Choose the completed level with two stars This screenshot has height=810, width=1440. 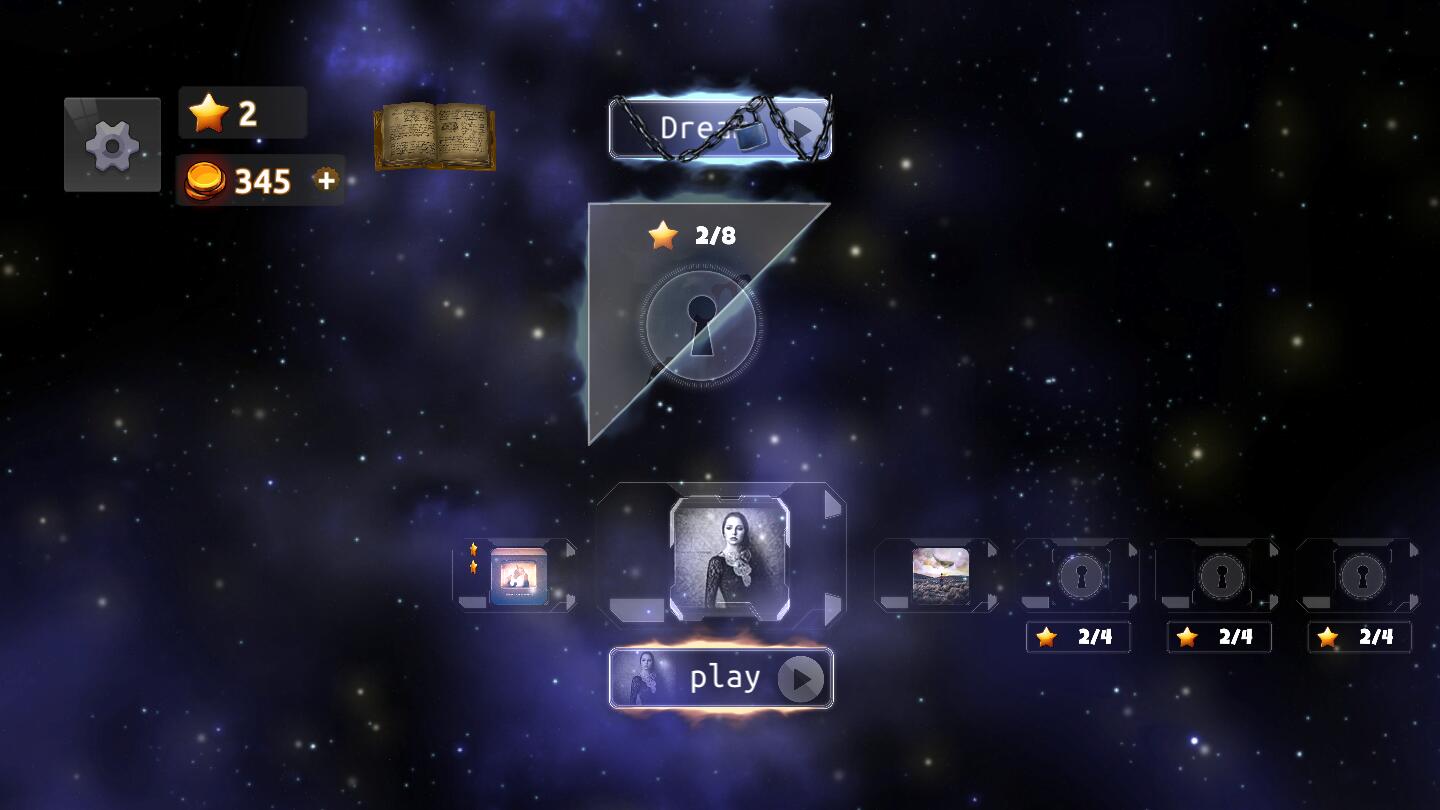pos(518,575)
